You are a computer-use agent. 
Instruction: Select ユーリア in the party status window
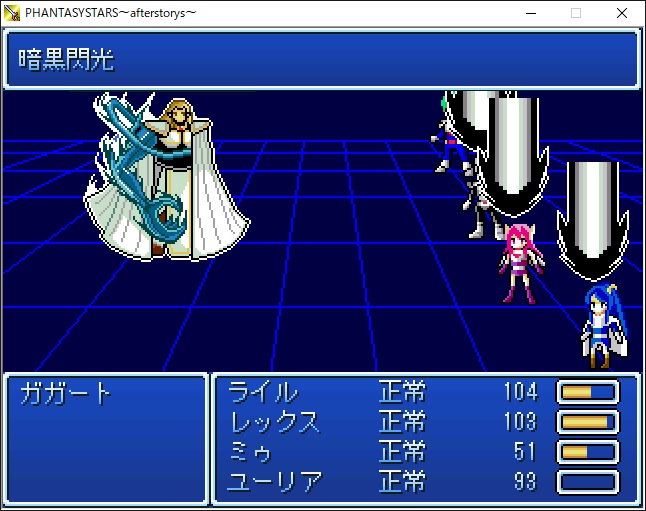coord(276,481)
